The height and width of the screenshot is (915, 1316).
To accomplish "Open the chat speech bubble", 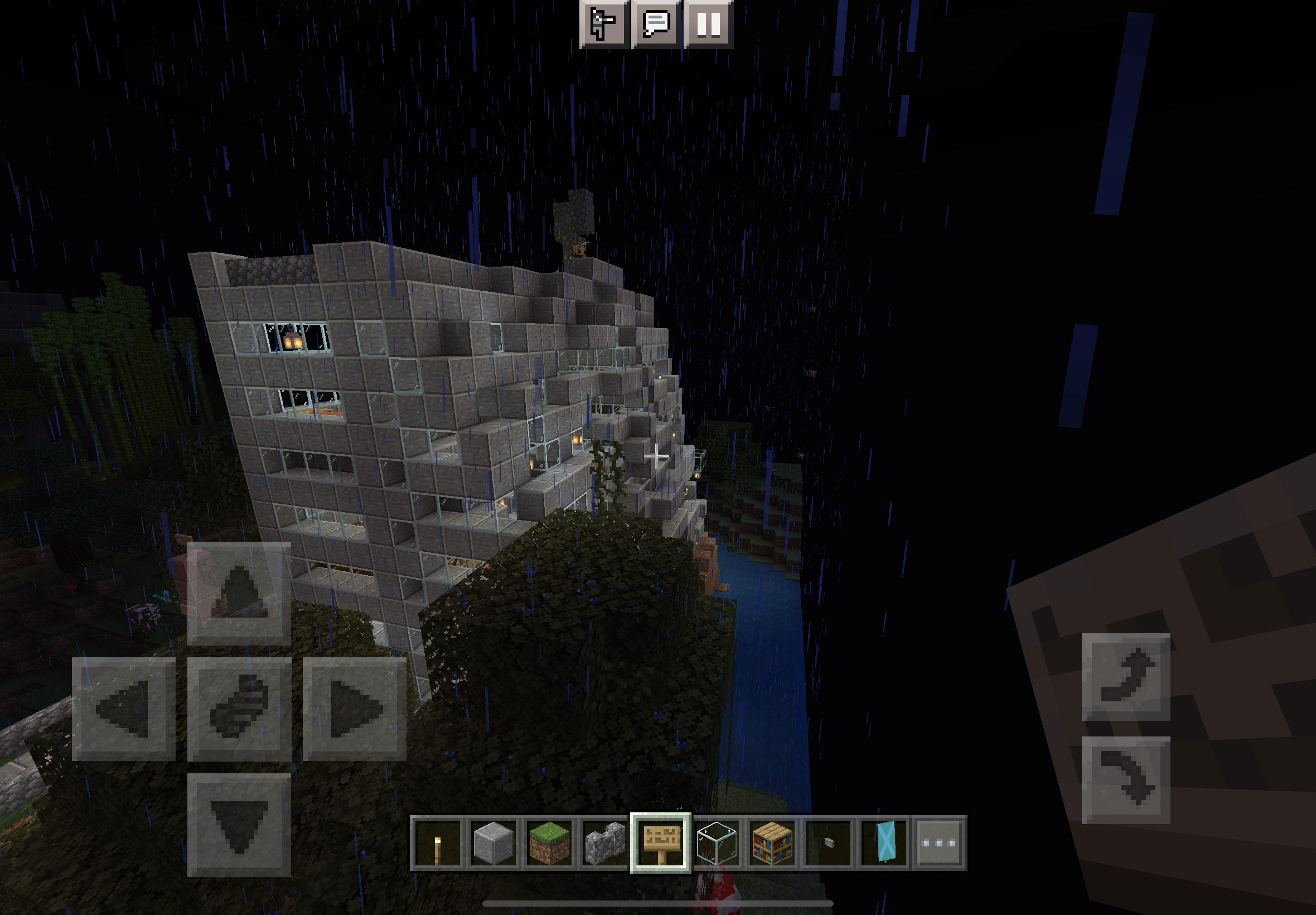I will [x=656, y=24].
